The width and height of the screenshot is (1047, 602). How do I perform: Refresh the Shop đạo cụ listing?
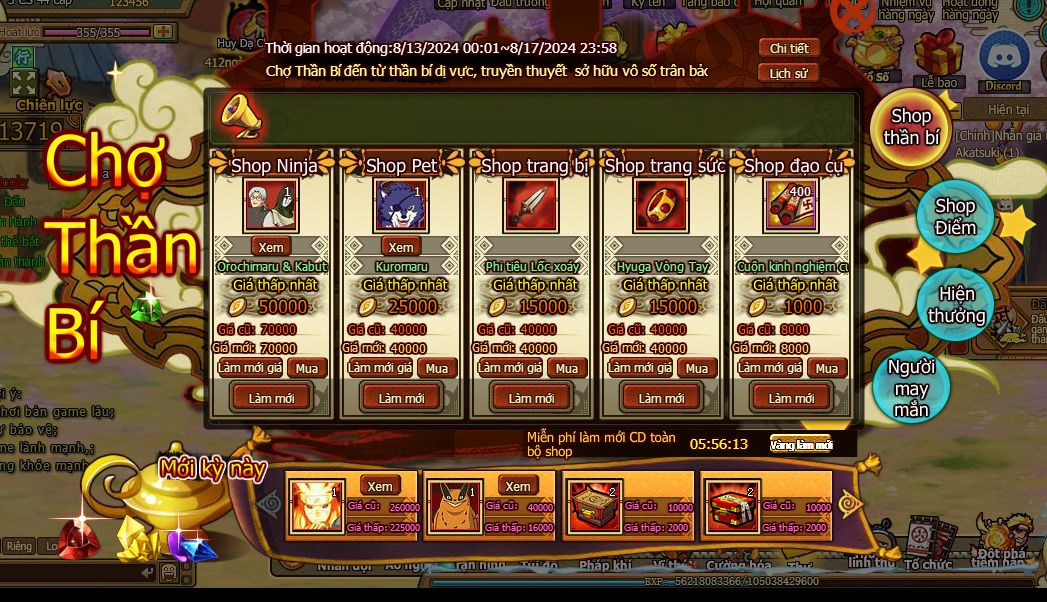click(x=790, y=398)
